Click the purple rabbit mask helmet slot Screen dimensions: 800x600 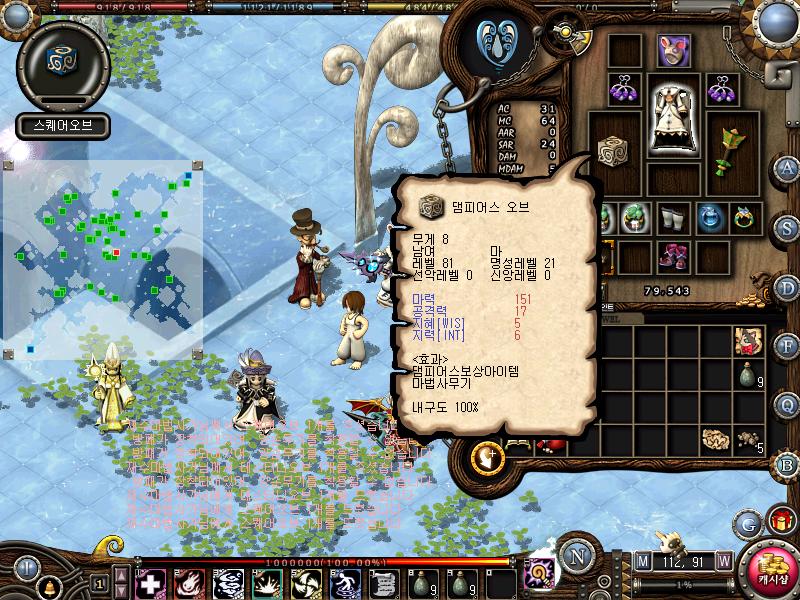(673, 50)
